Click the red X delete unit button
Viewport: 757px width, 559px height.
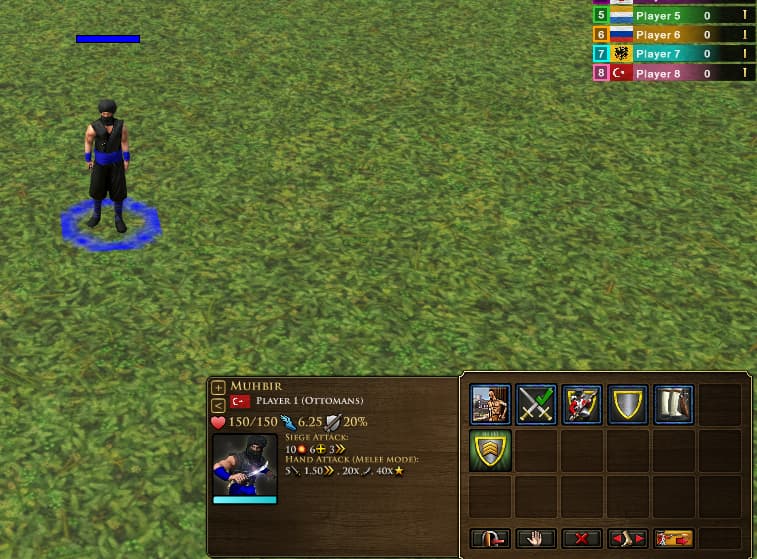[582, 538]
